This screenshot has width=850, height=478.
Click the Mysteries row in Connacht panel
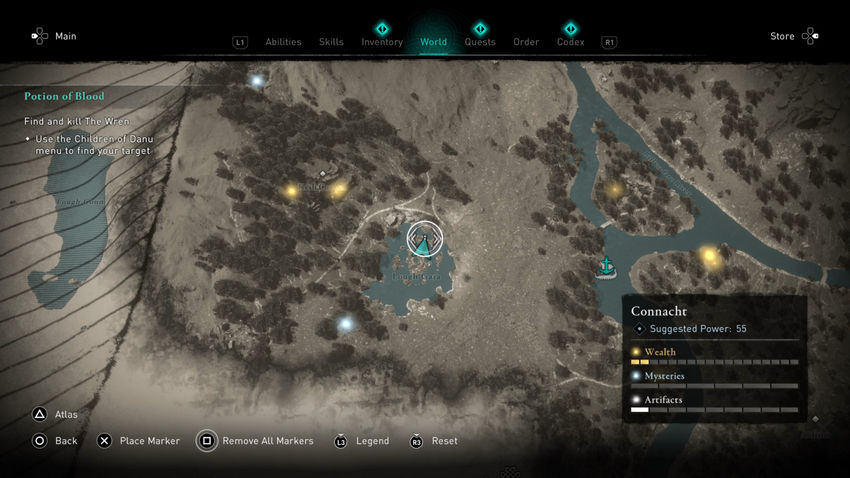click(x=714, y=376)
